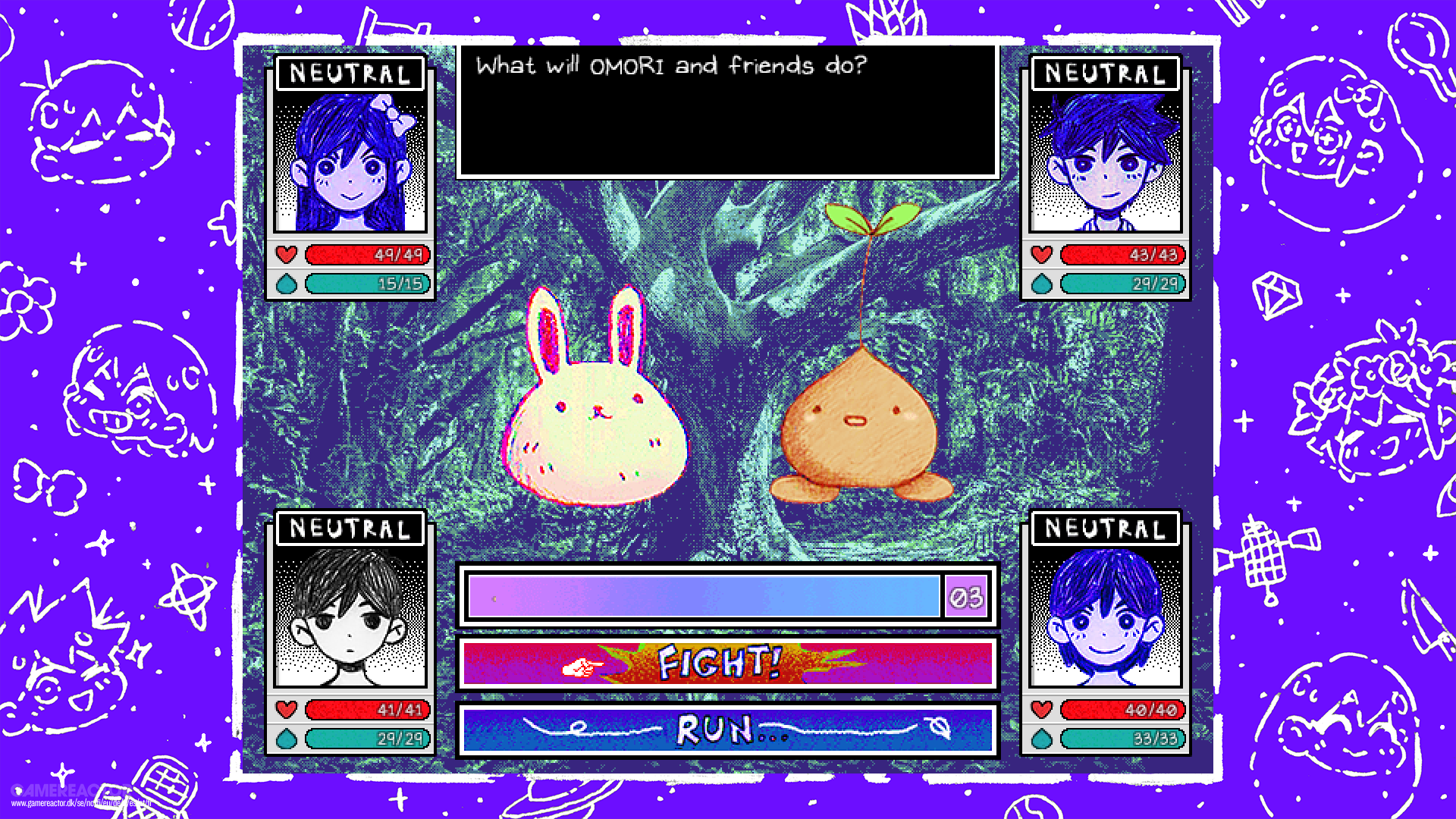This screenshot has width=1456, height=819.
Task: Click the battle dialogue text box
Action: point(726,114)
